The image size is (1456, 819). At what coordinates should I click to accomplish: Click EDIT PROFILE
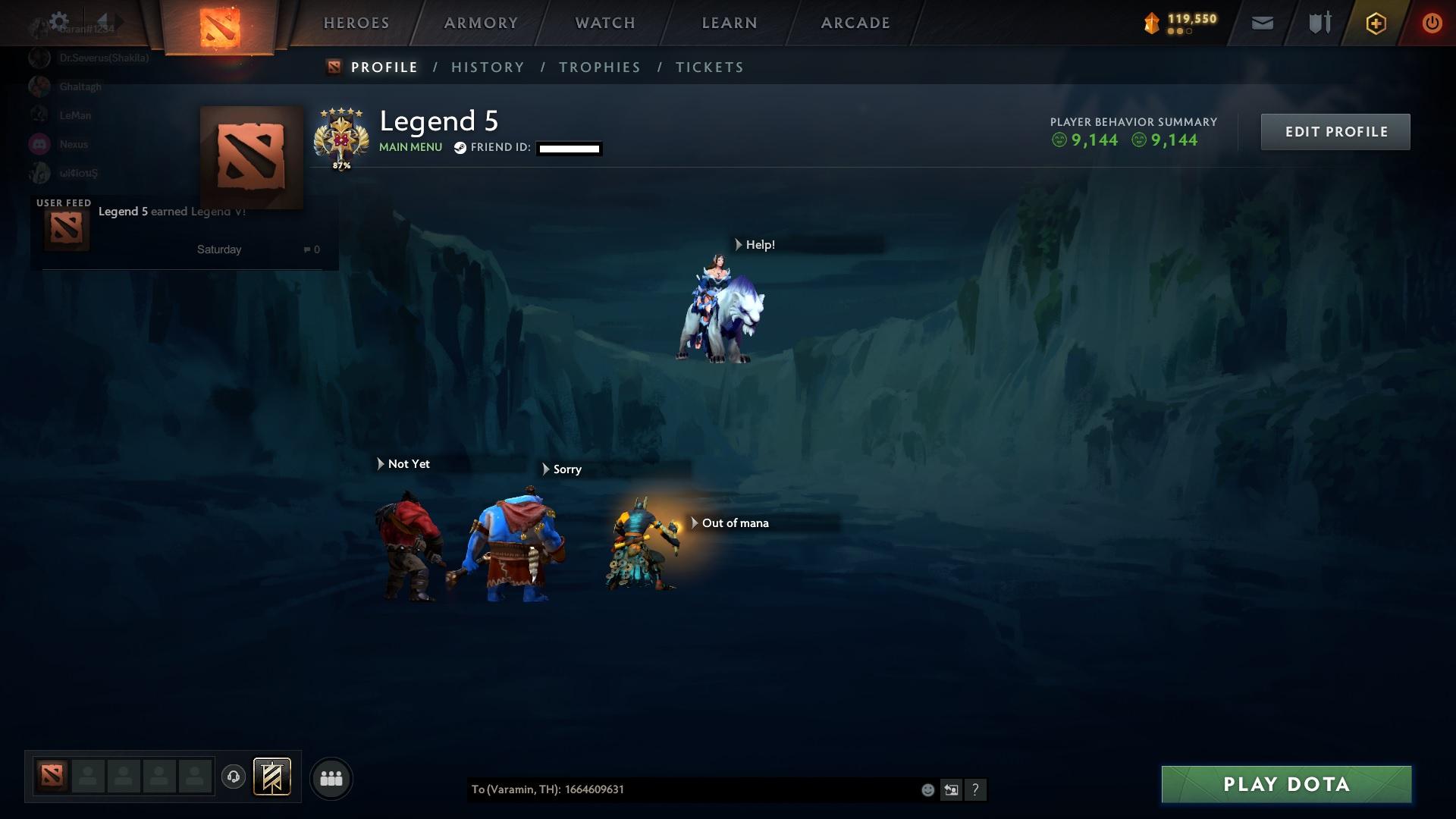1335,131
